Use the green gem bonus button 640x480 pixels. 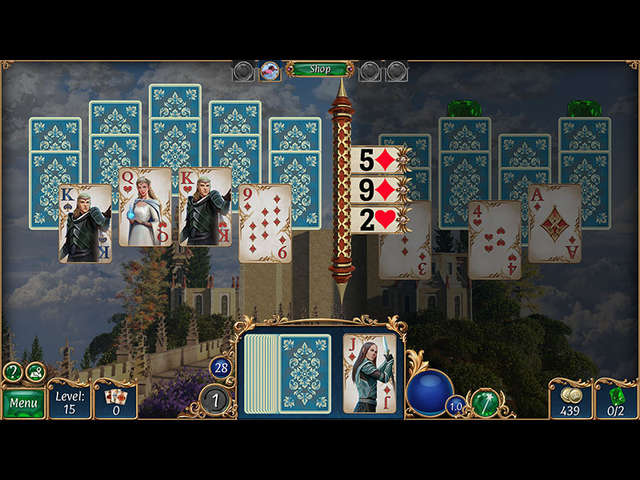coord(486,403)
